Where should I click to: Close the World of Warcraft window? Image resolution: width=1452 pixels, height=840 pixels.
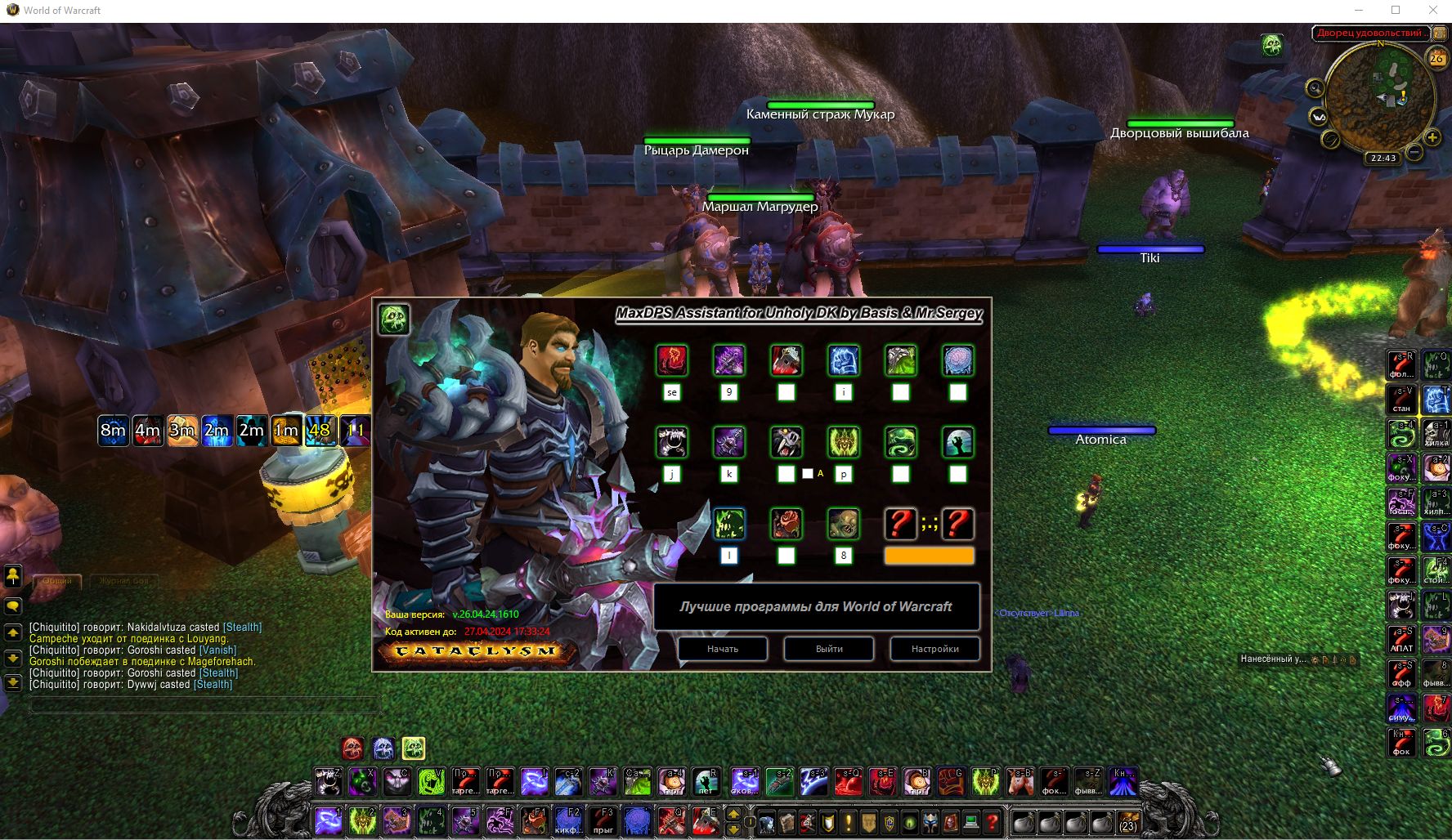(x=1432, y=11)
